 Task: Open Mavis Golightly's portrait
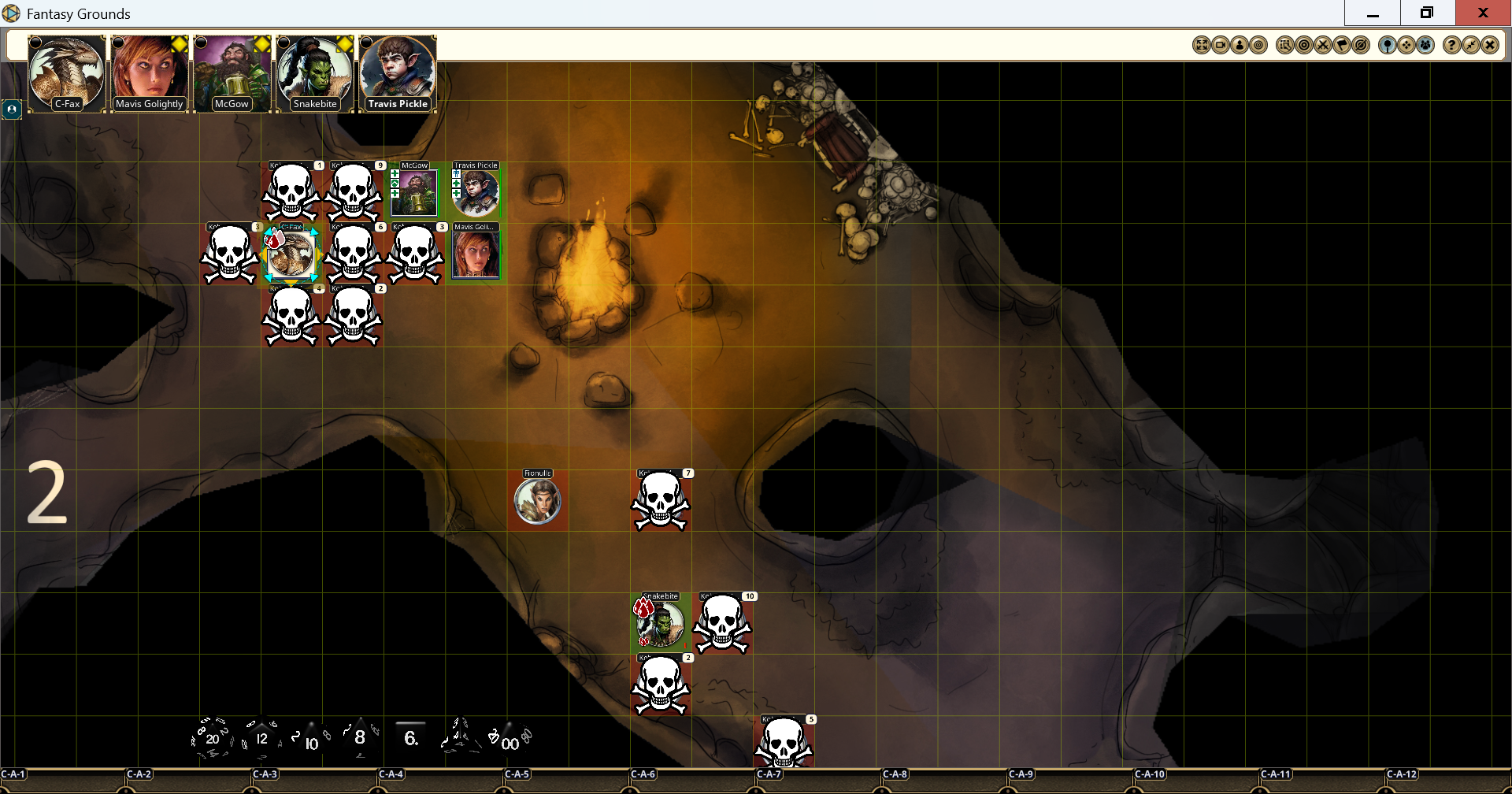click(x=150, y=74)
